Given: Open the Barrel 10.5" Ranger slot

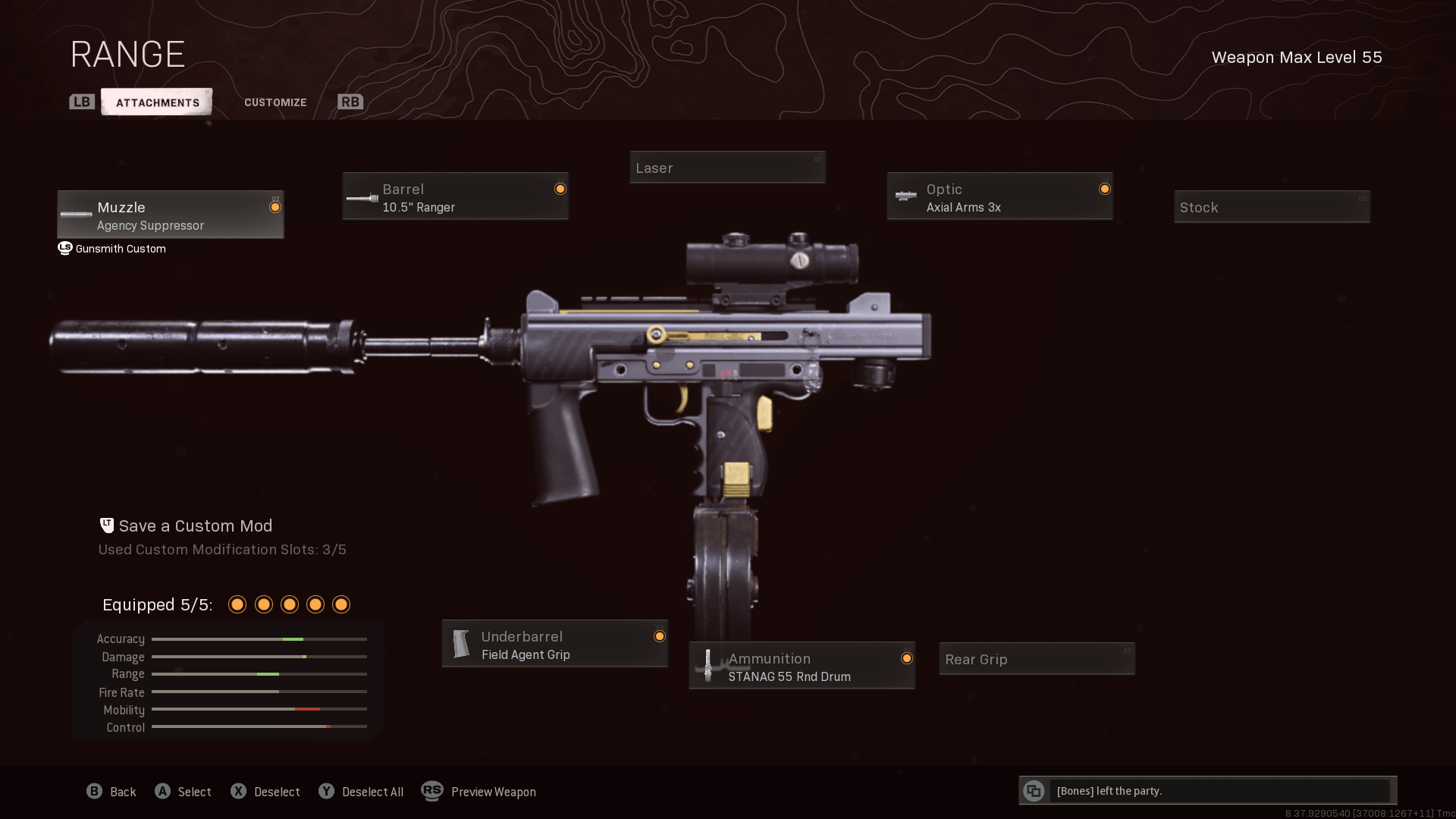Looking at the screenshot, I should [x=455, y=196].
